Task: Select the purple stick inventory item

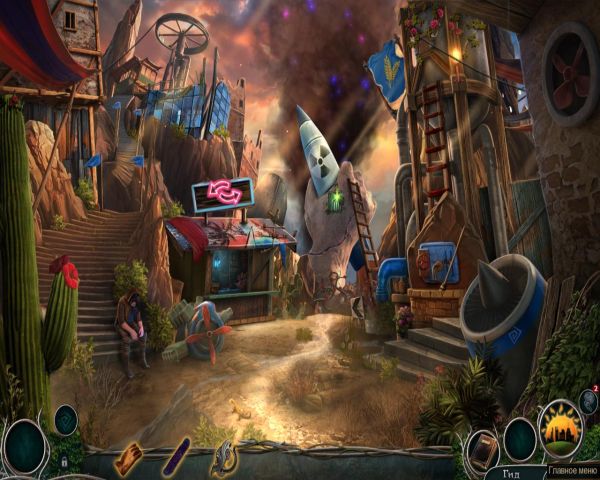Action: pos(176,457)
